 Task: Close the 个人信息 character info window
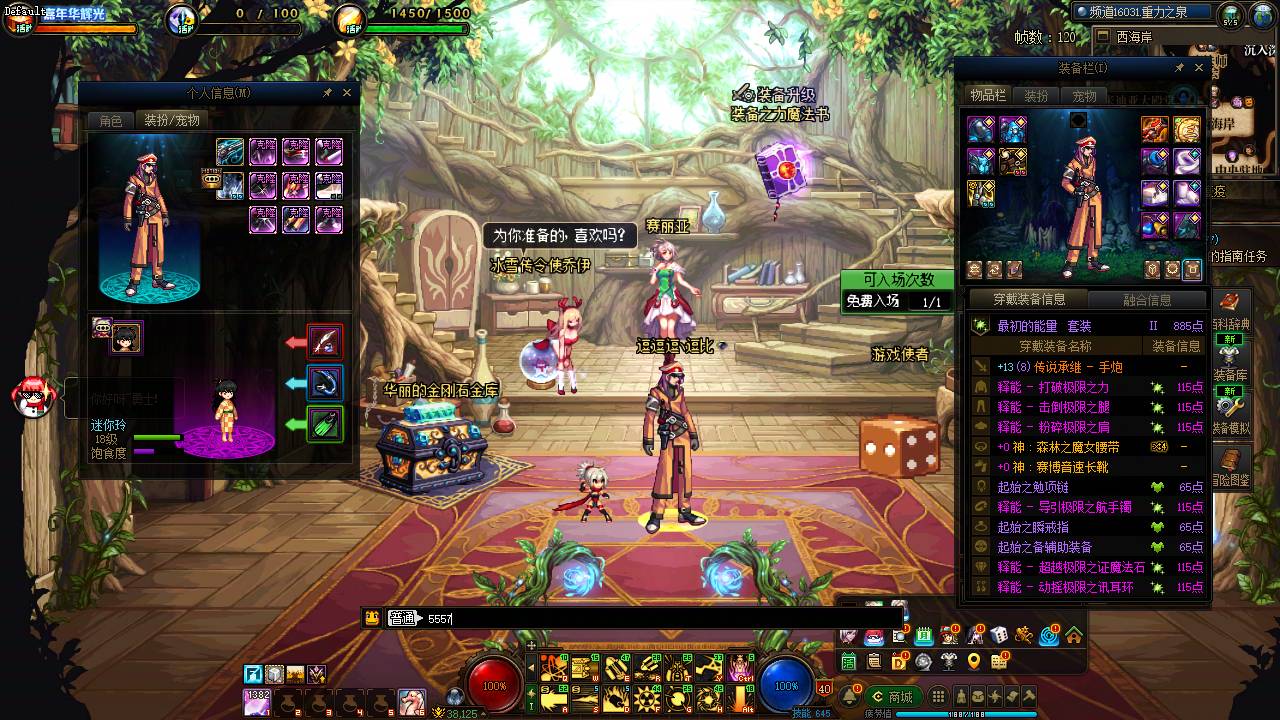(x=347, y=92)
